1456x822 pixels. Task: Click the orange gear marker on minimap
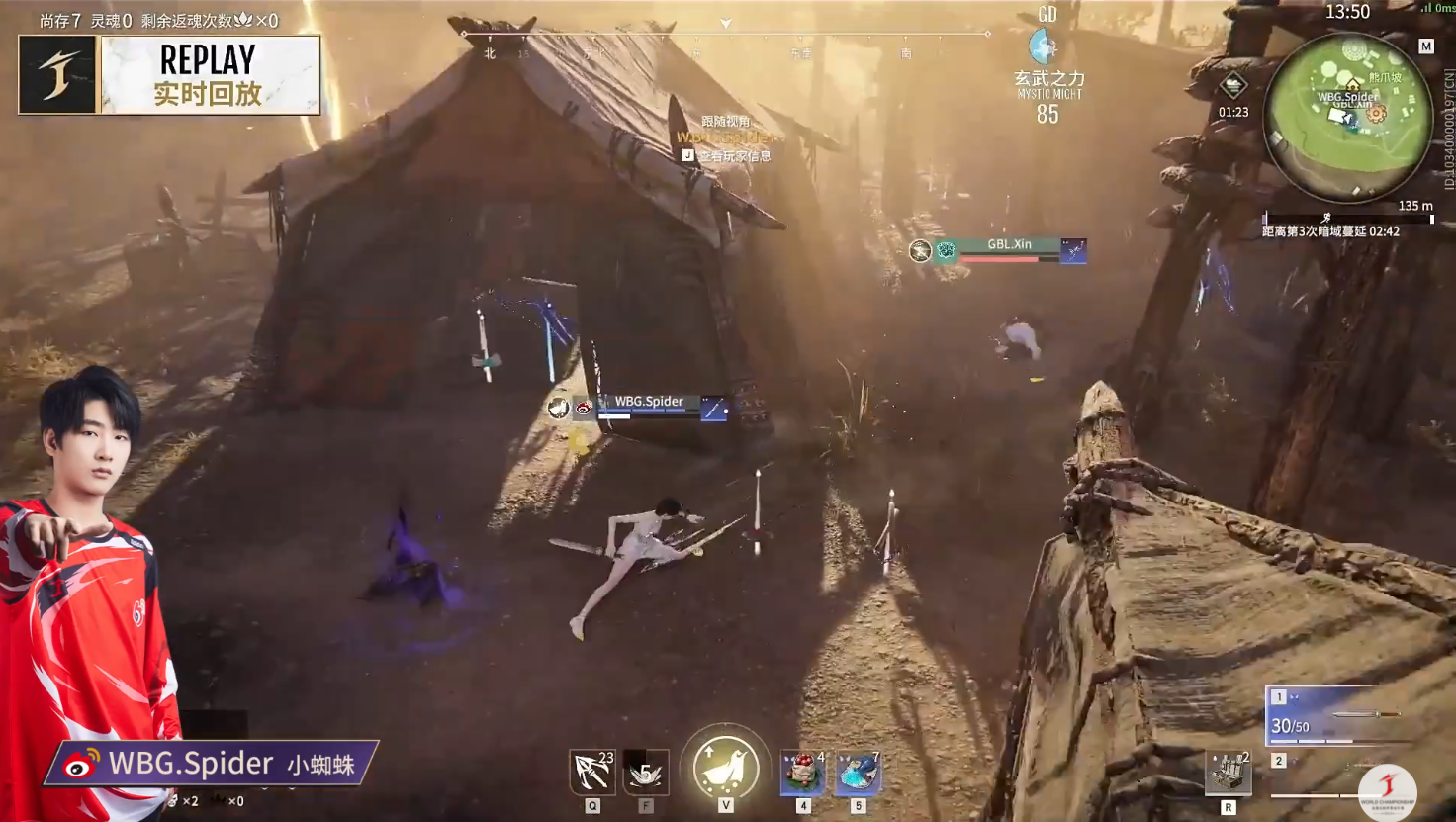pos(1376,113)
